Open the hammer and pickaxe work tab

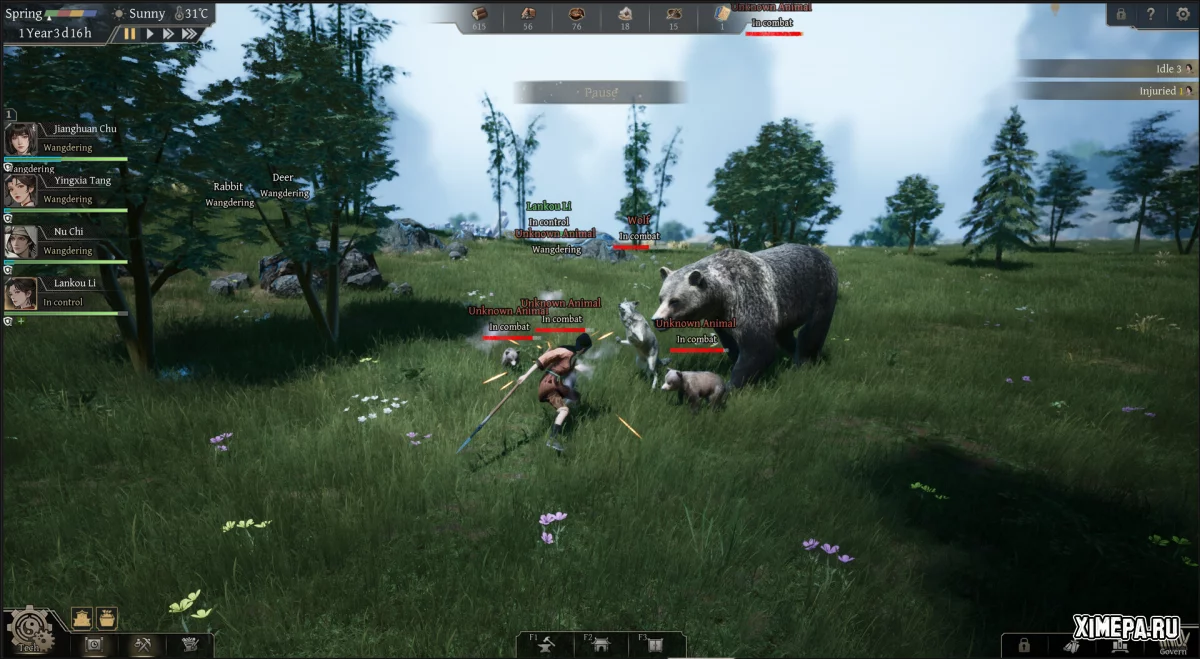(x=141, y=645)
